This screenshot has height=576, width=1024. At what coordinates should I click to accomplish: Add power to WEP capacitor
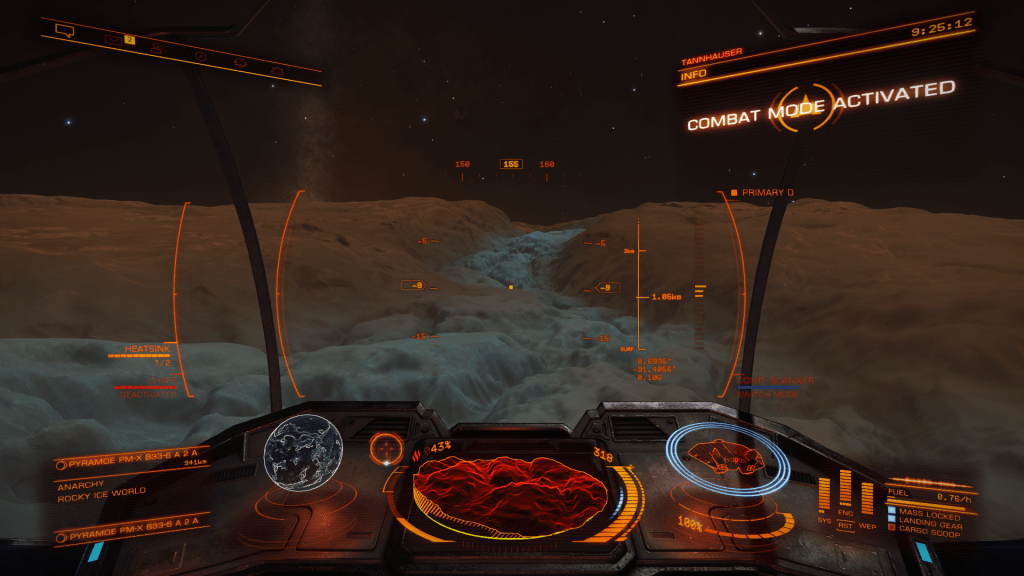867,497
